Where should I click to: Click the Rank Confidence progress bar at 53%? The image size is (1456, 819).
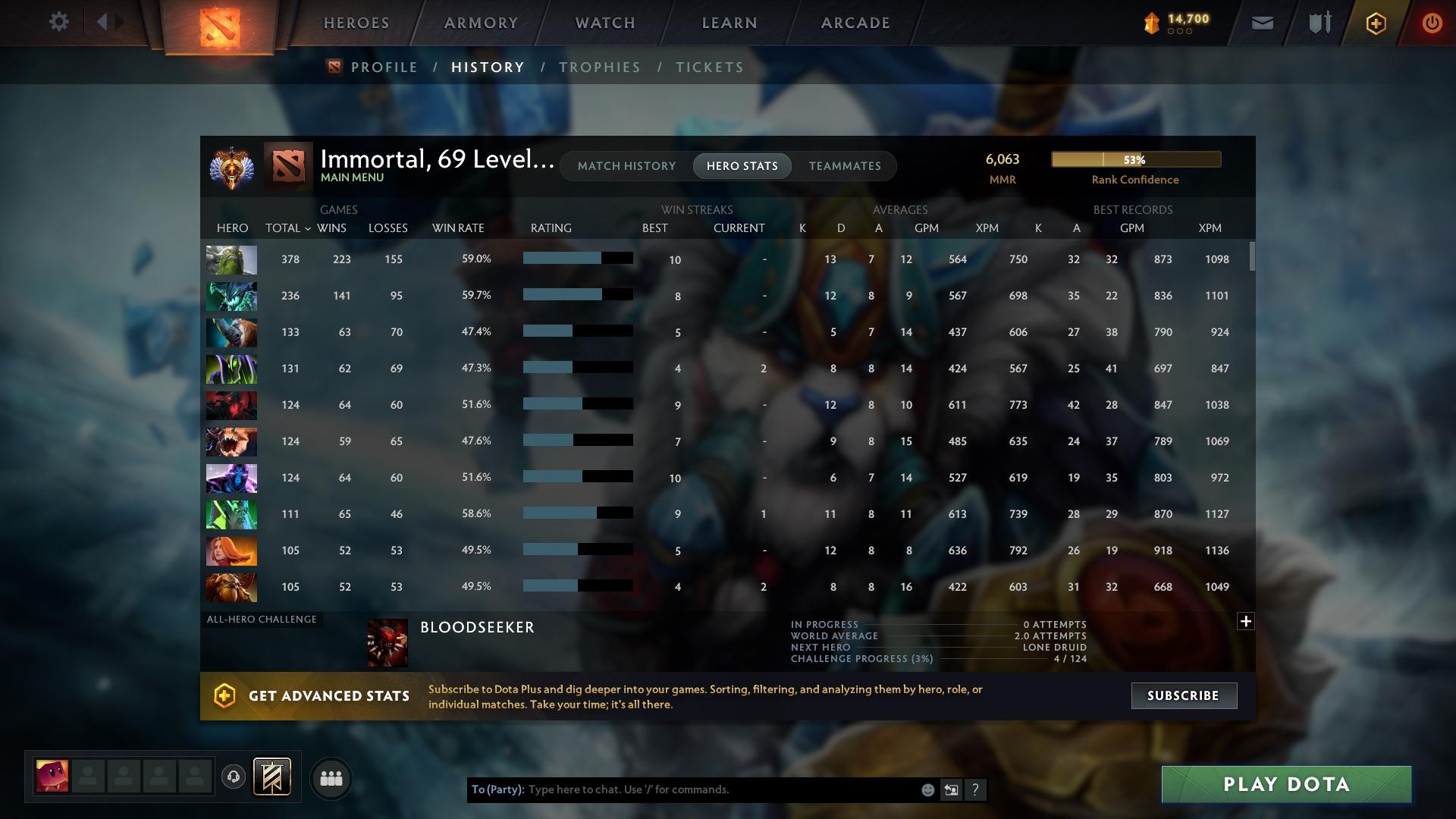pyautogui.click(x=1135, y=159)
